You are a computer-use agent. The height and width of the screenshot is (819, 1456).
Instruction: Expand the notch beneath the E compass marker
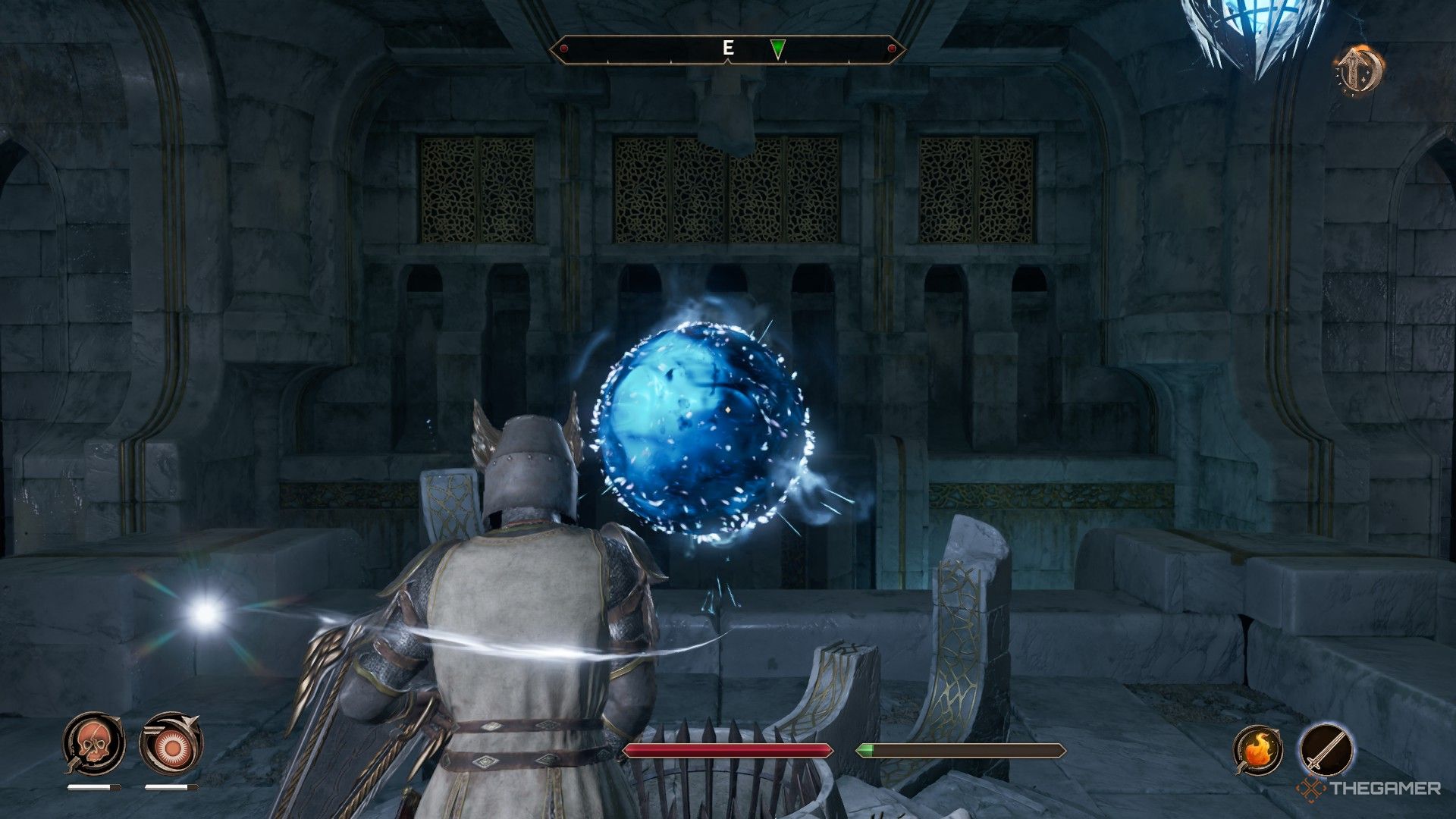[x=727, y=61]
